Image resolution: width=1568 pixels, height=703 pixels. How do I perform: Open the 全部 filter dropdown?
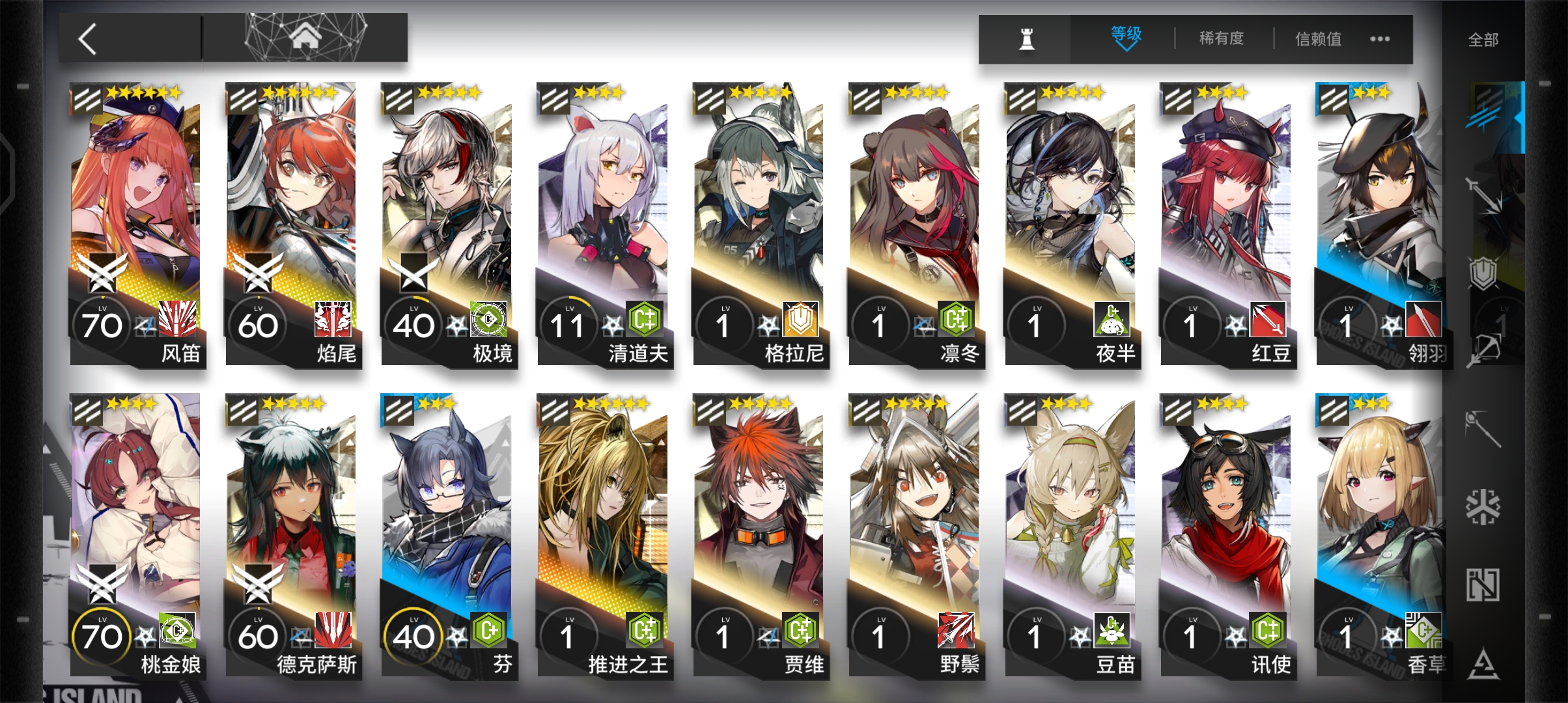(1483, 39)
